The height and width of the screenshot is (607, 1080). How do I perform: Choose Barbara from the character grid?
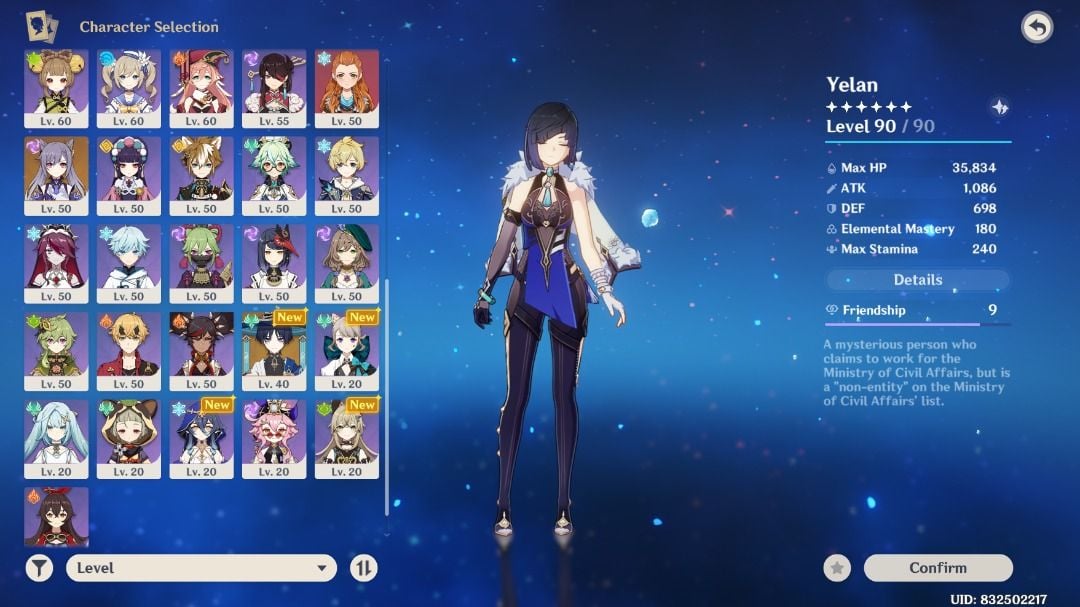(x=129, y=88)
